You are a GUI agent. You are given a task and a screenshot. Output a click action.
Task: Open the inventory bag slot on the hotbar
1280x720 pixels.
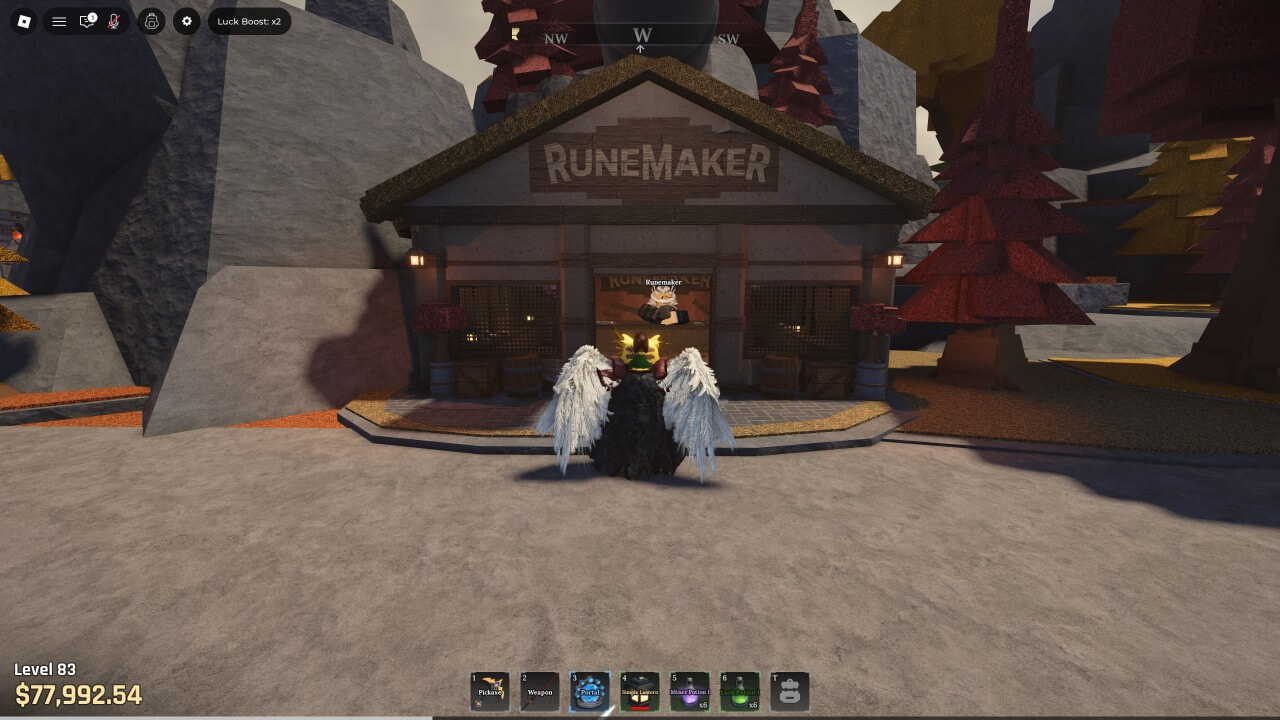tap(790, 691)
